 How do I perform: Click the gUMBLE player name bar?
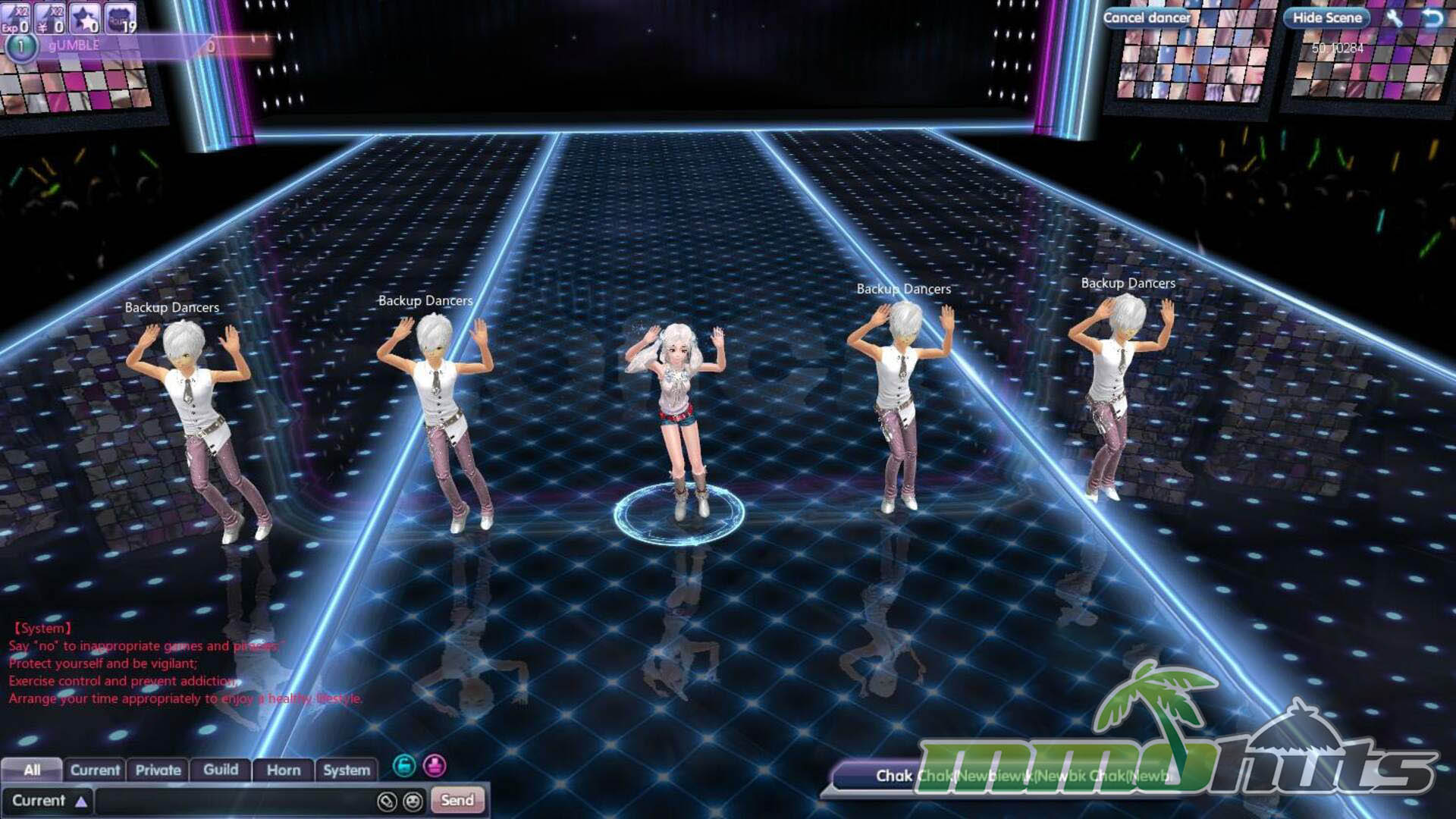click(114, 45)
